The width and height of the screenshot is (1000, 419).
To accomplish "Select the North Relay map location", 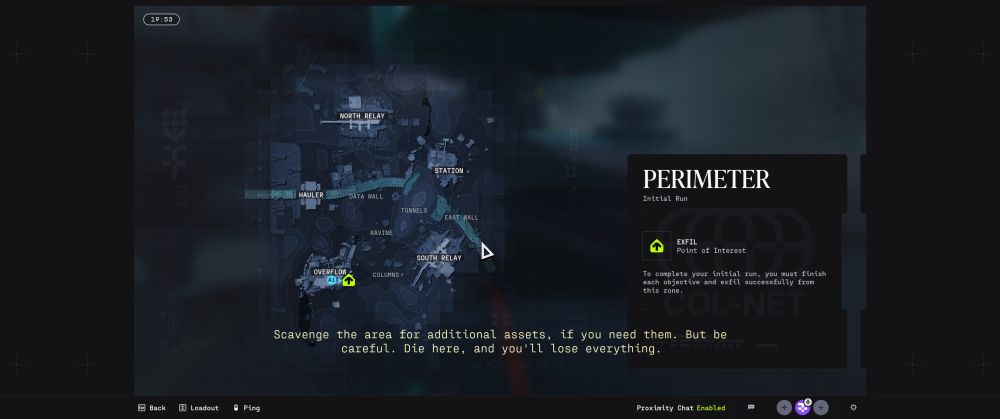I will click(361, 116).
